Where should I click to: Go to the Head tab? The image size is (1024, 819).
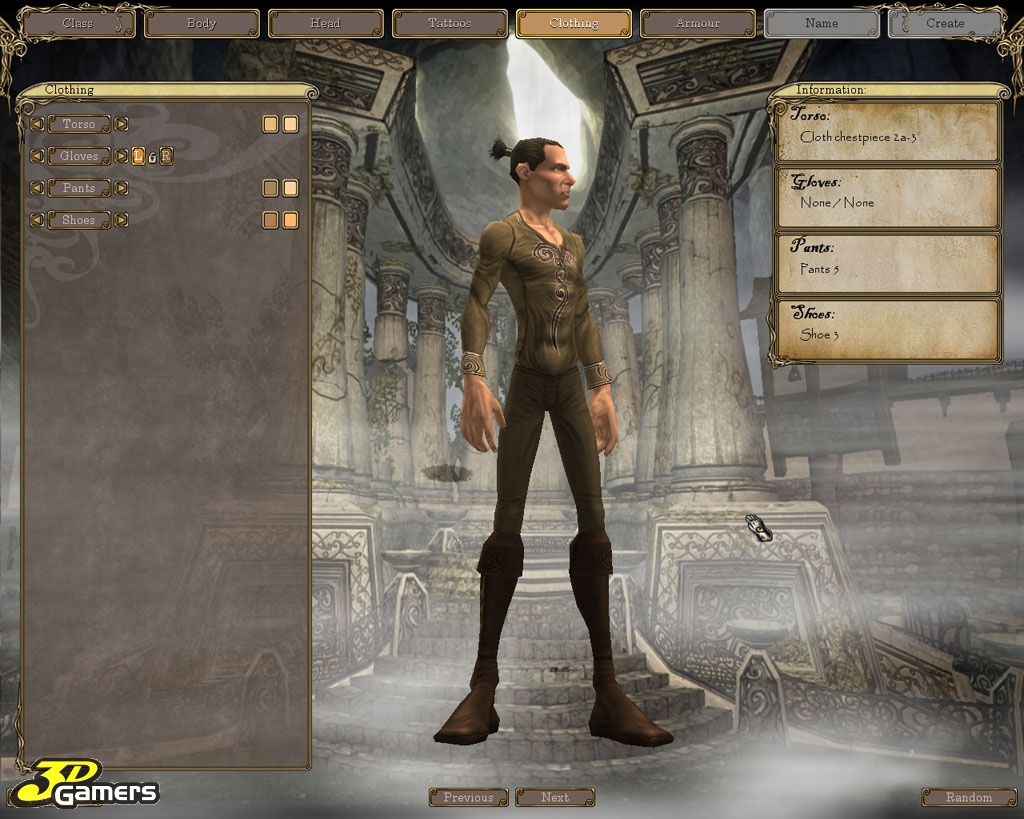point(325,23)
